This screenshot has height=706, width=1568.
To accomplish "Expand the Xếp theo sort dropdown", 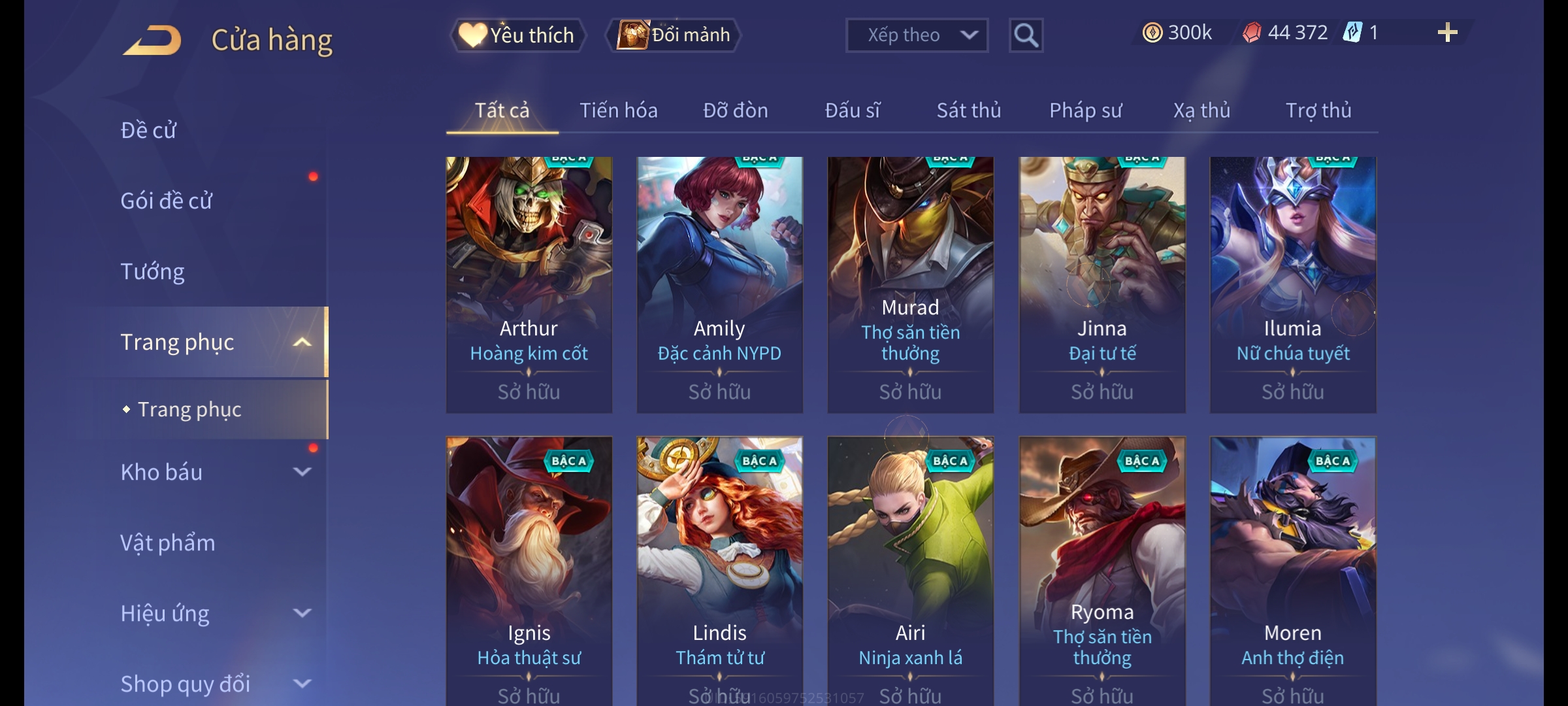I will click(916, 35).
